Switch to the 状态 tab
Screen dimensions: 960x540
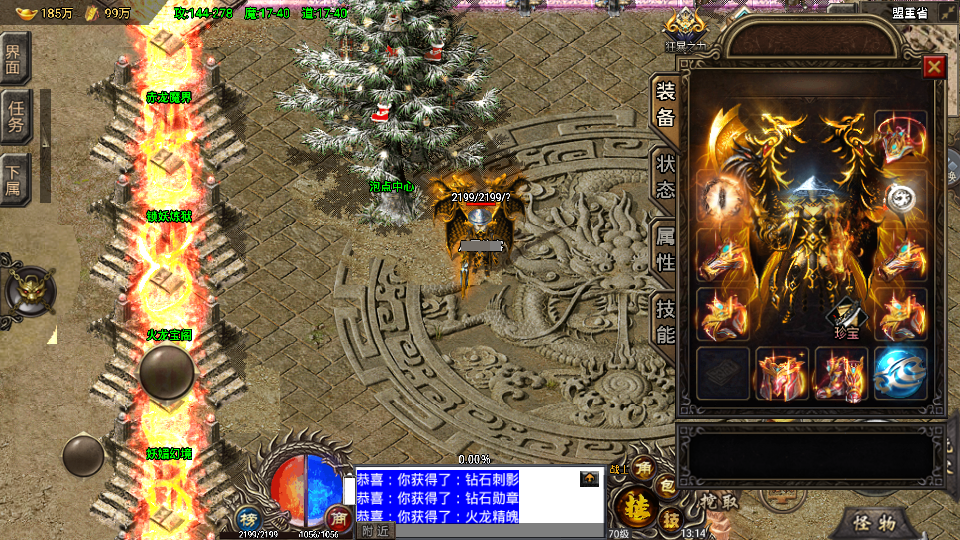(665, 176)
